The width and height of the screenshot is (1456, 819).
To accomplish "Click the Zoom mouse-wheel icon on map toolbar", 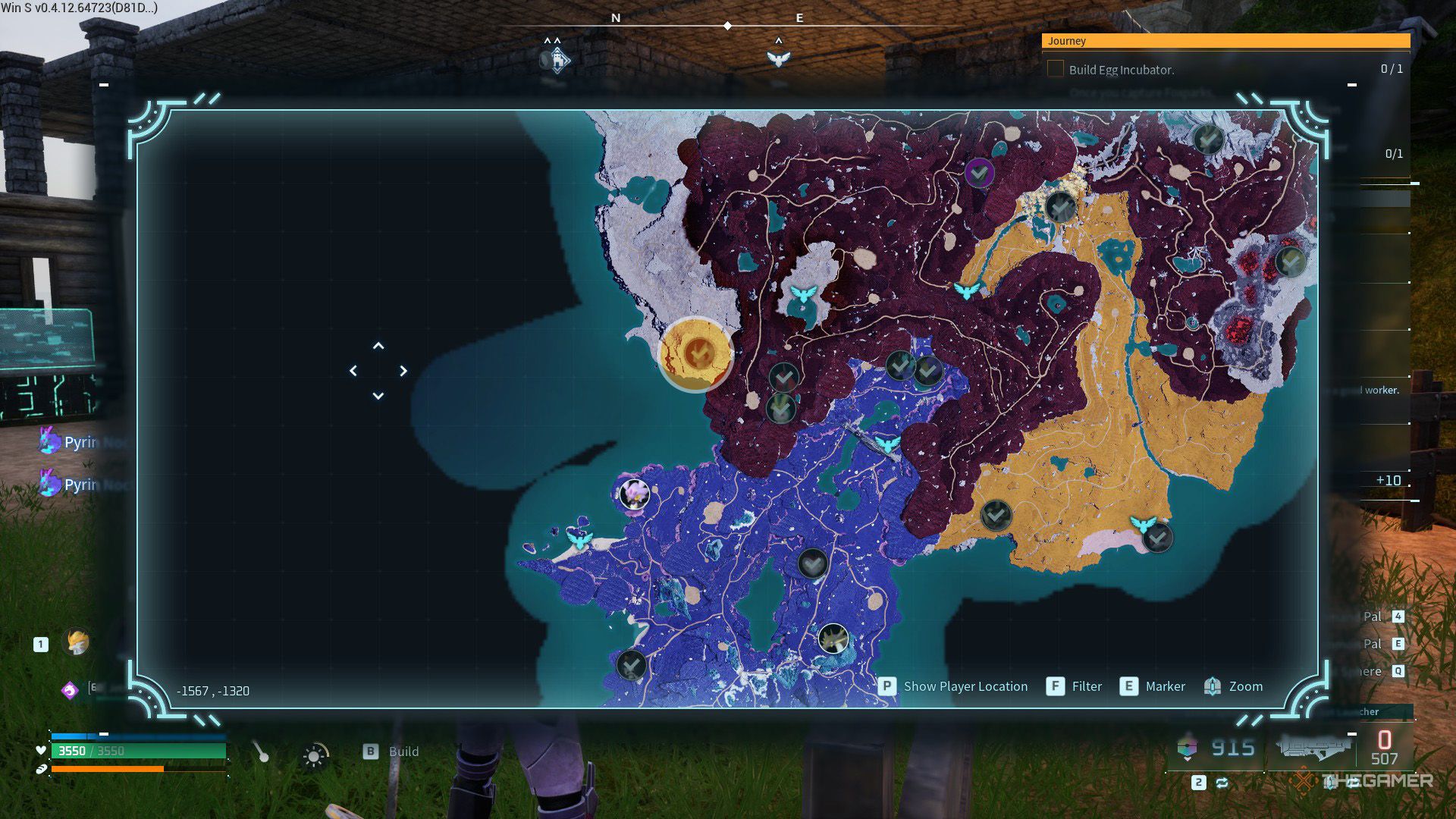I will [x=1211, y=686].
